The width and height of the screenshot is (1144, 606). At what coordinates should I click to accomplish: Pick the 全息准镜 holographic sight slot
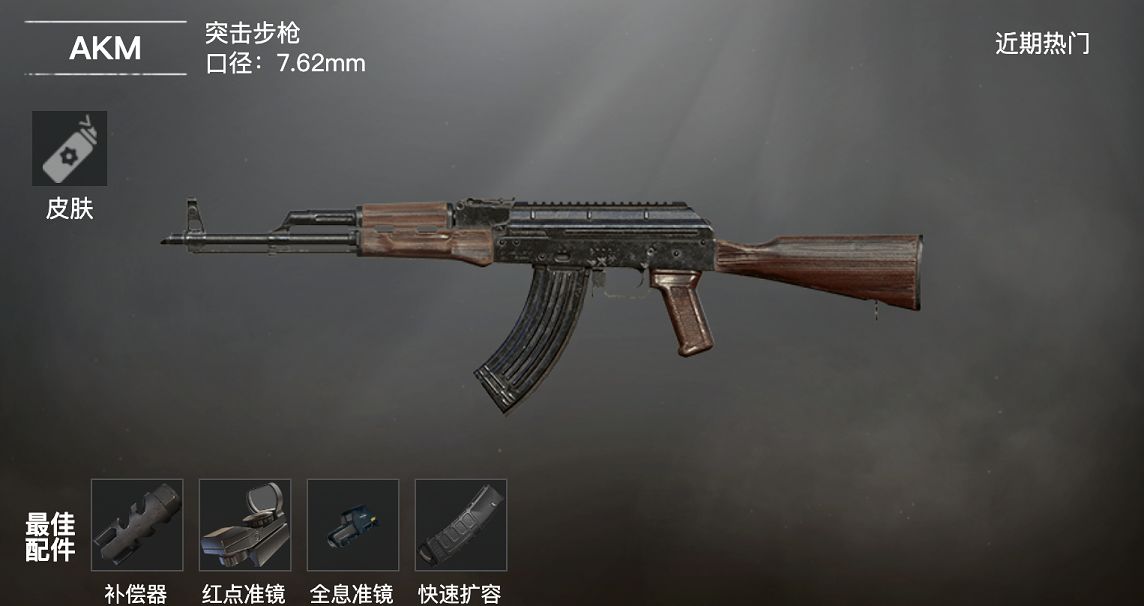coord(353,525)
